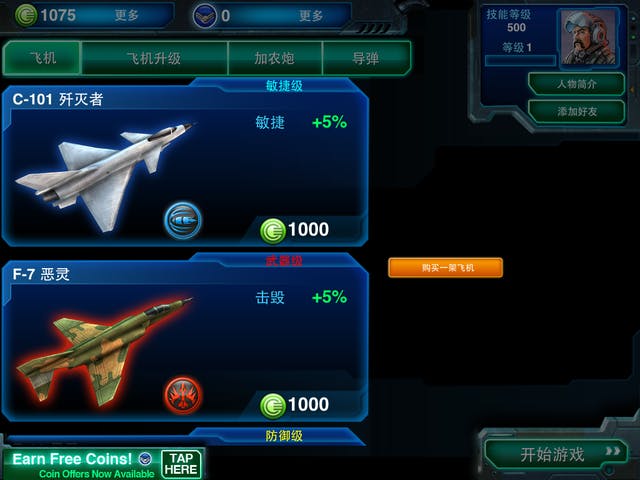640x480 pixels.
Task: Buy F-7 for 1000 coins
Action: tap(296, 405)
